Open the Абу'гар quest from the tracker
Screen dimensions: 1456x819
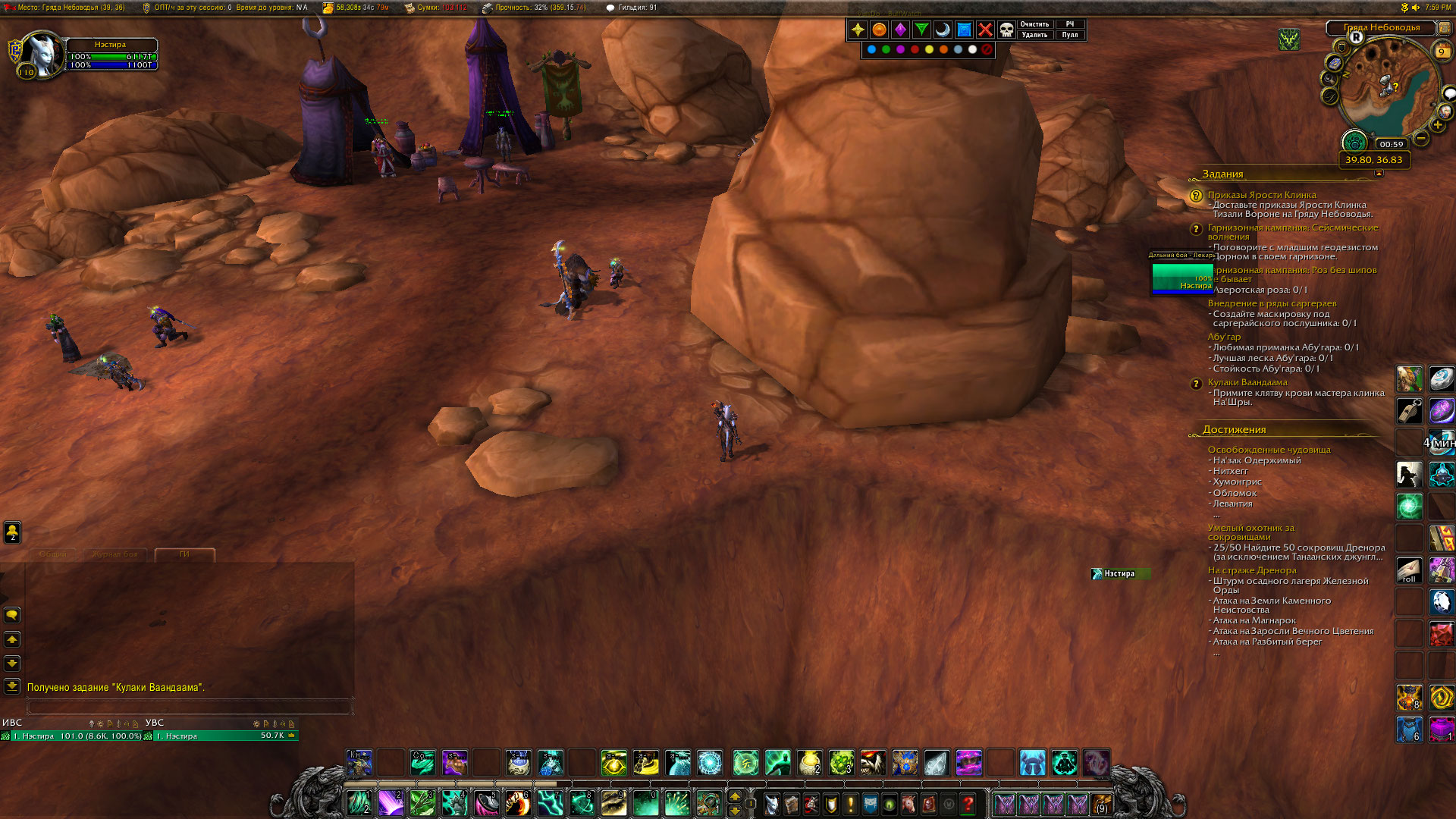1224,337
